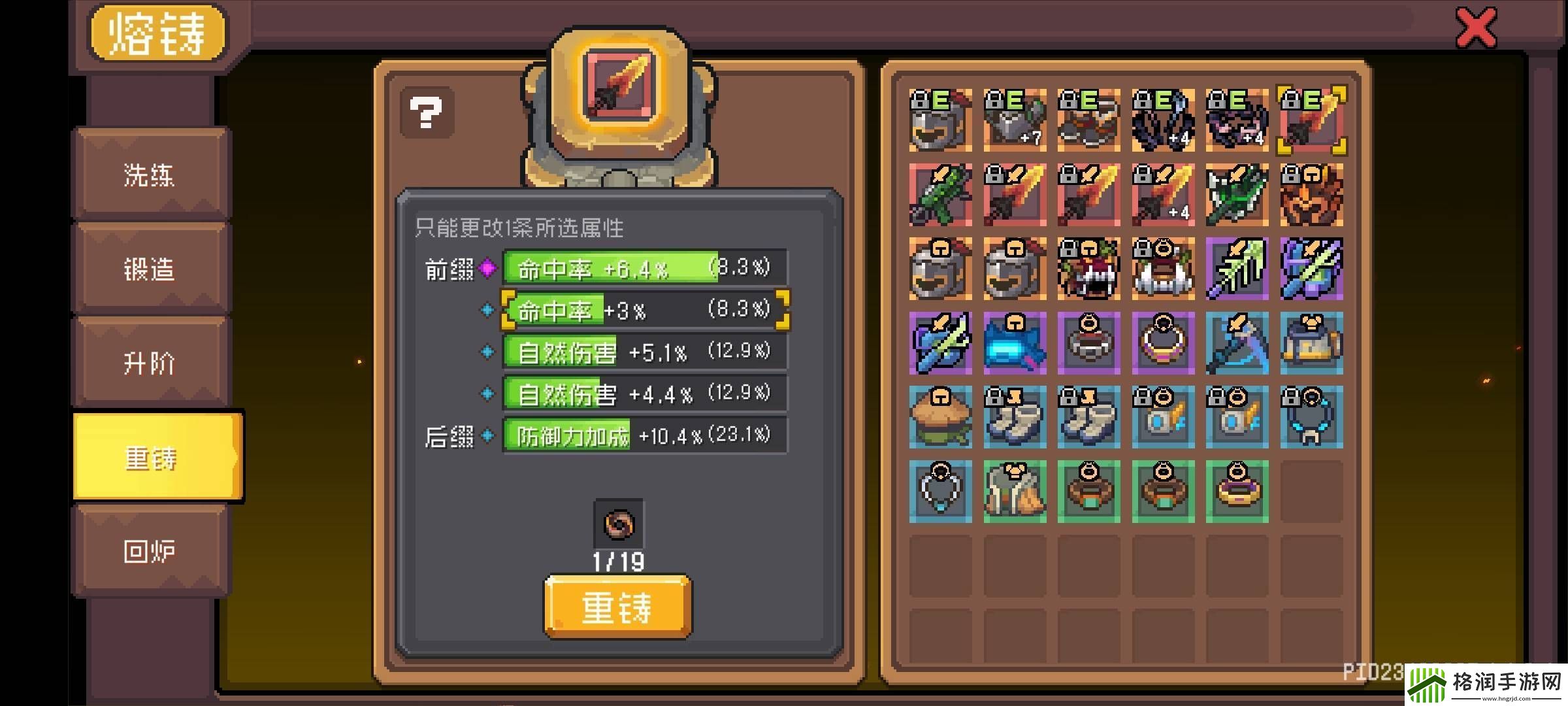Choose the 命中率 +3% attribute row
The width and height of the screenshot is (1568, 706).
pos(644,310)
